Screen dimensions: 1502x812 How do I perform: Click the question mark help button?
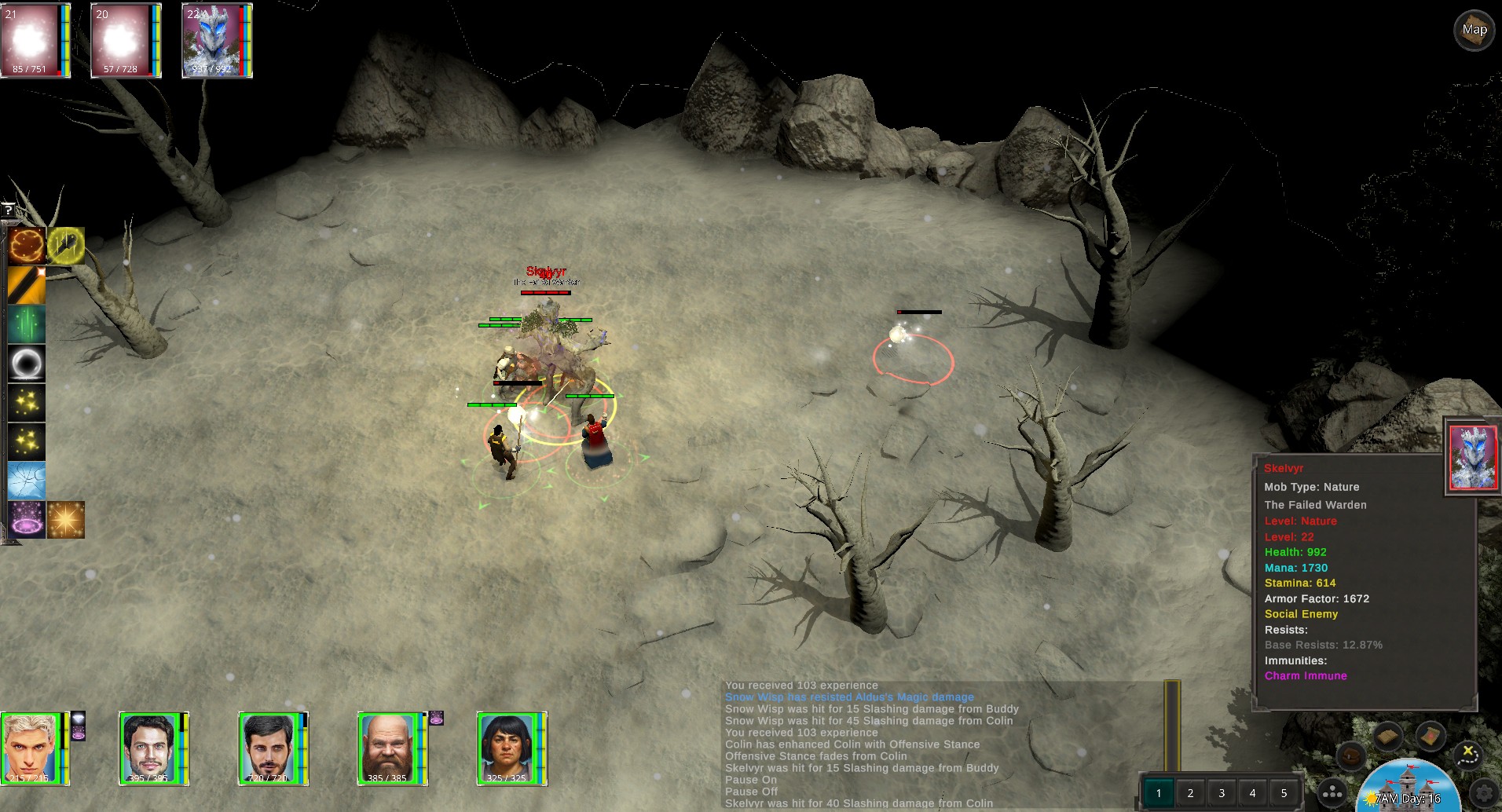pyautogui.click(x=8, y=210)
